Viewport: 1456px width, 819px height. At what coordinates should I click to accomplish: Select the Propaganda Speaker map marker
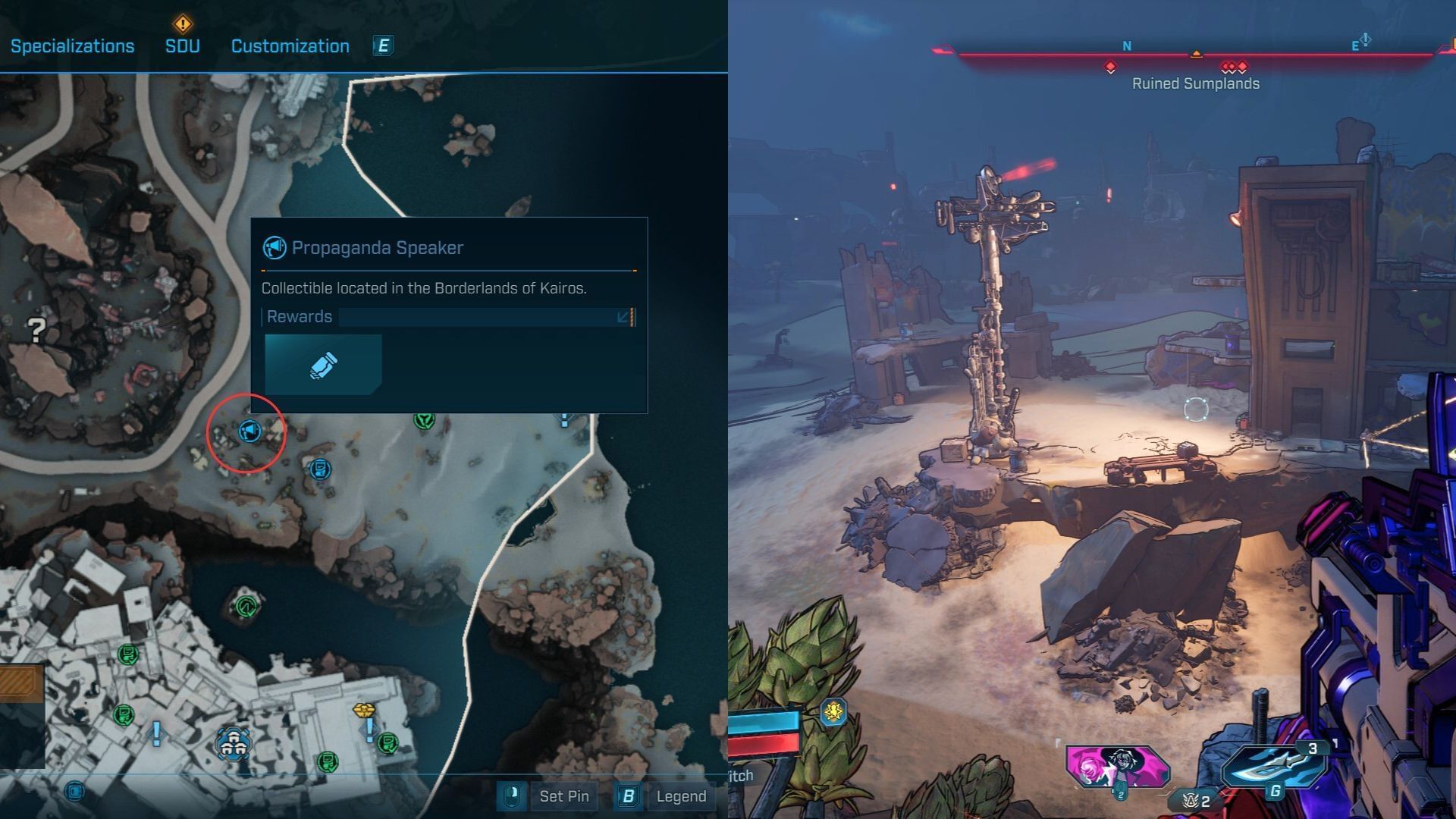point(249,431)
